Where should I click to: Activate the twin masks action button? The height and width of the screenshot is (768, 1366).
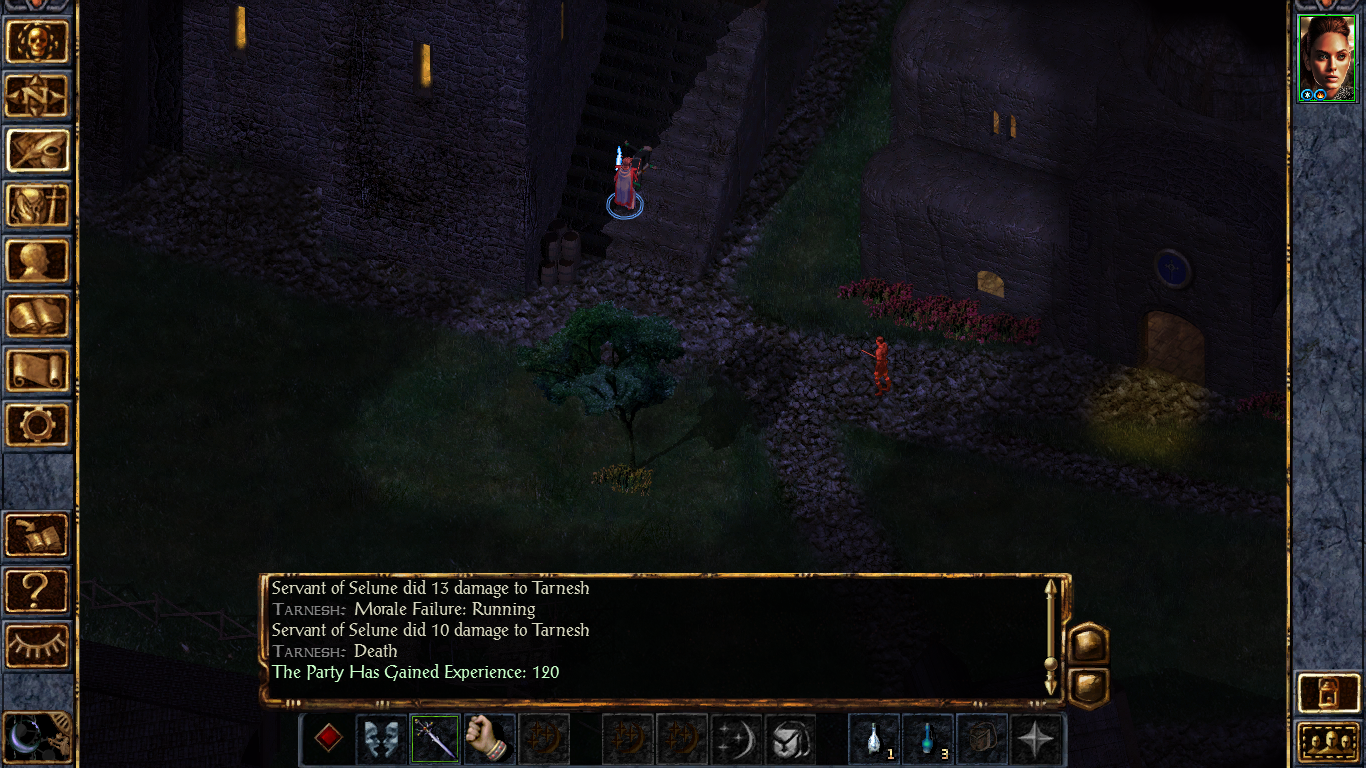[x=382, y=740]
